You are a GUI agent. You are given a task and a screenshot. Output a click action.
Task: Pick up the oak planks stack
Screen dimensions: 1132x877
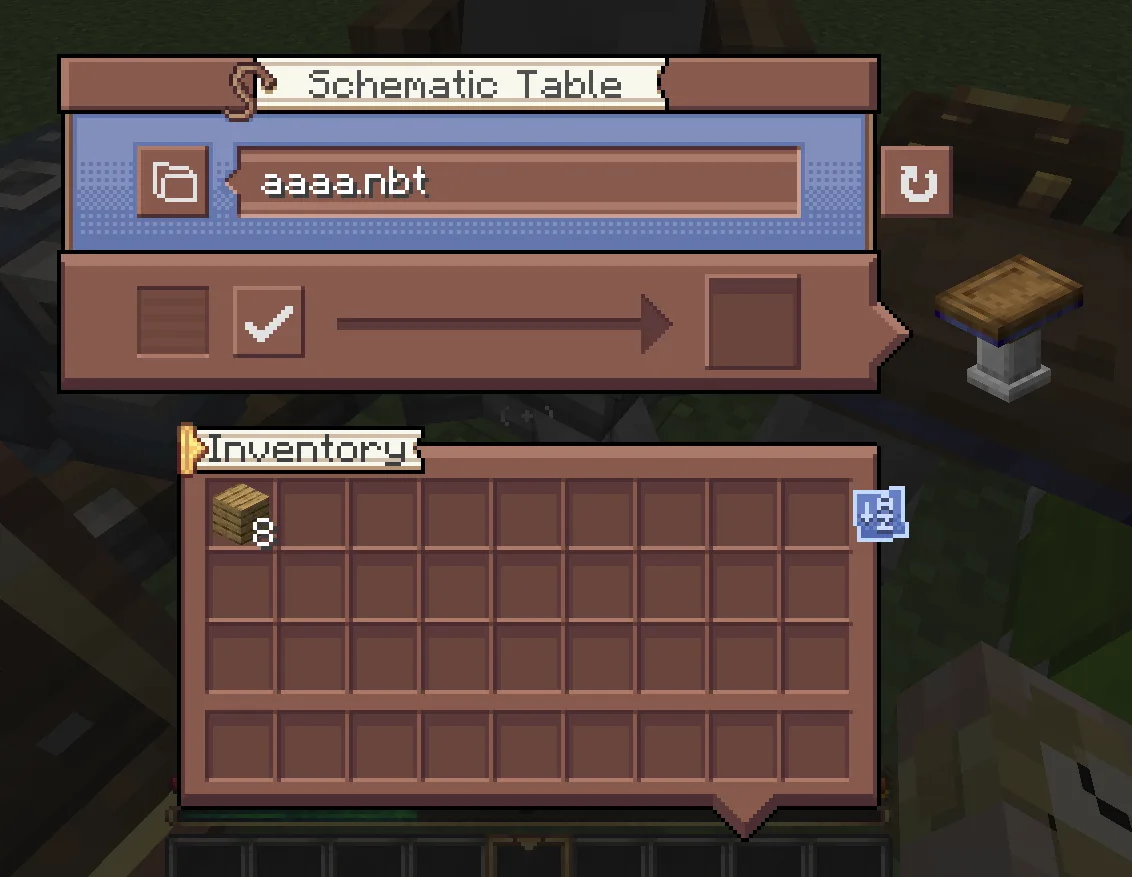pos(241,514)
